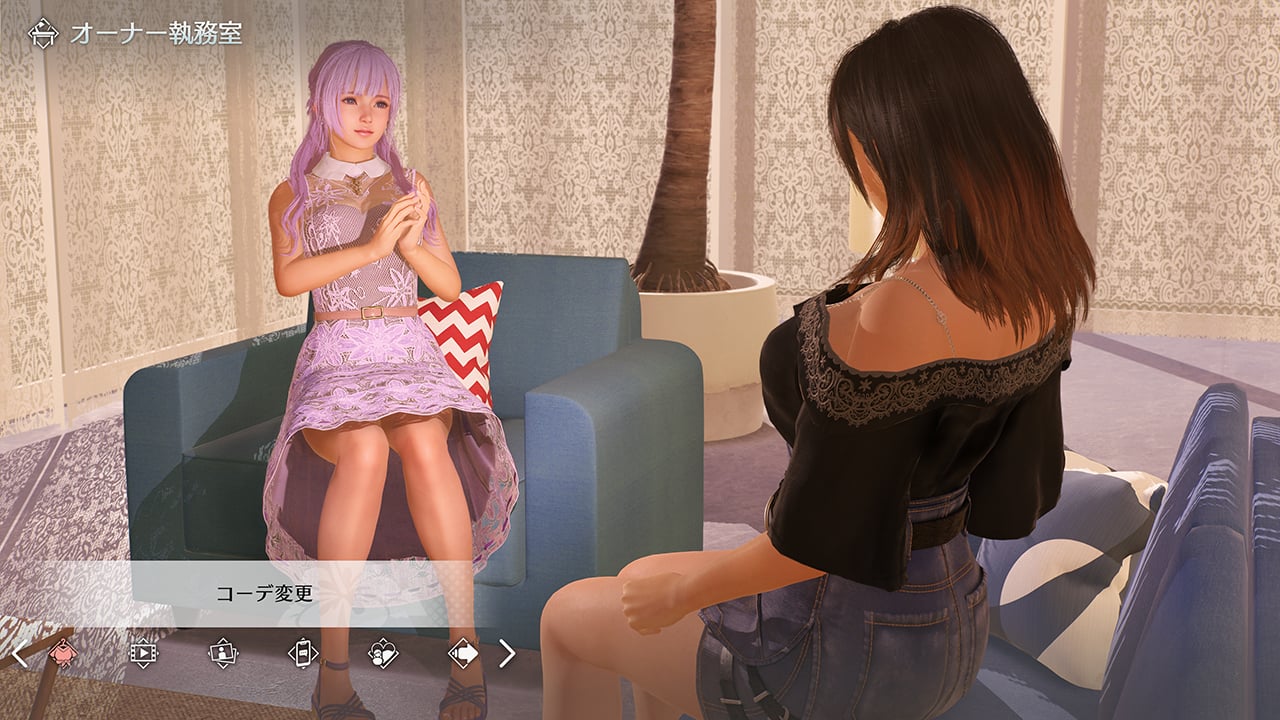This screenshot has height=720, width=1280.
Task: Show next menu icons with right chevron
Action: (507, 654)
